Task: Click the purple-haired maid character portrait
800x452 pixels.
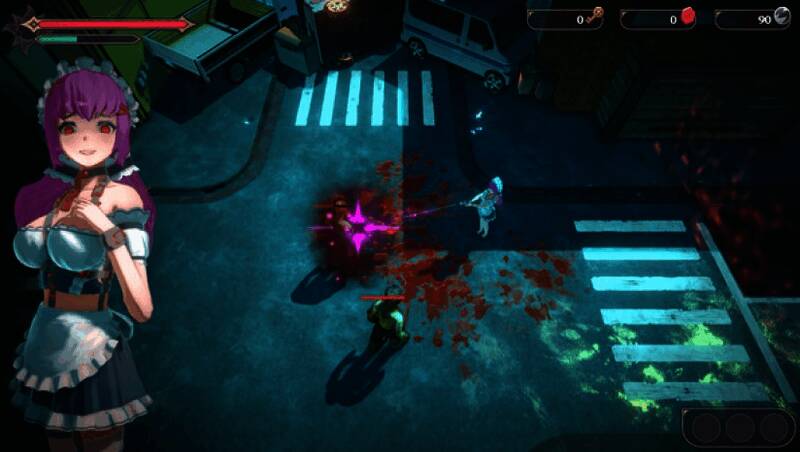Action: (84, 250)
